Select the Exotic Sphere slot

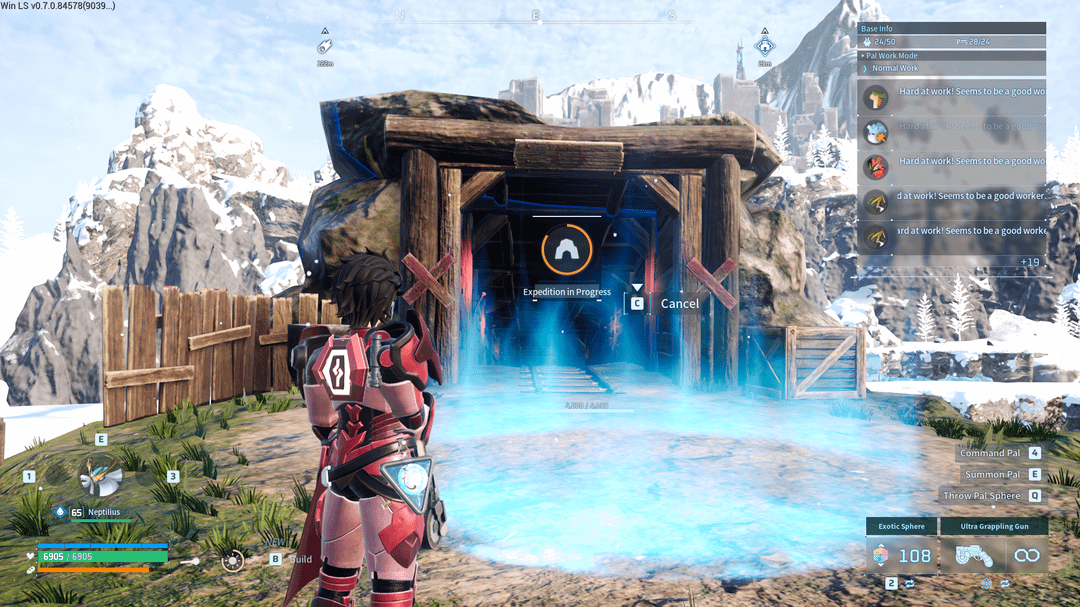(902, 556)
